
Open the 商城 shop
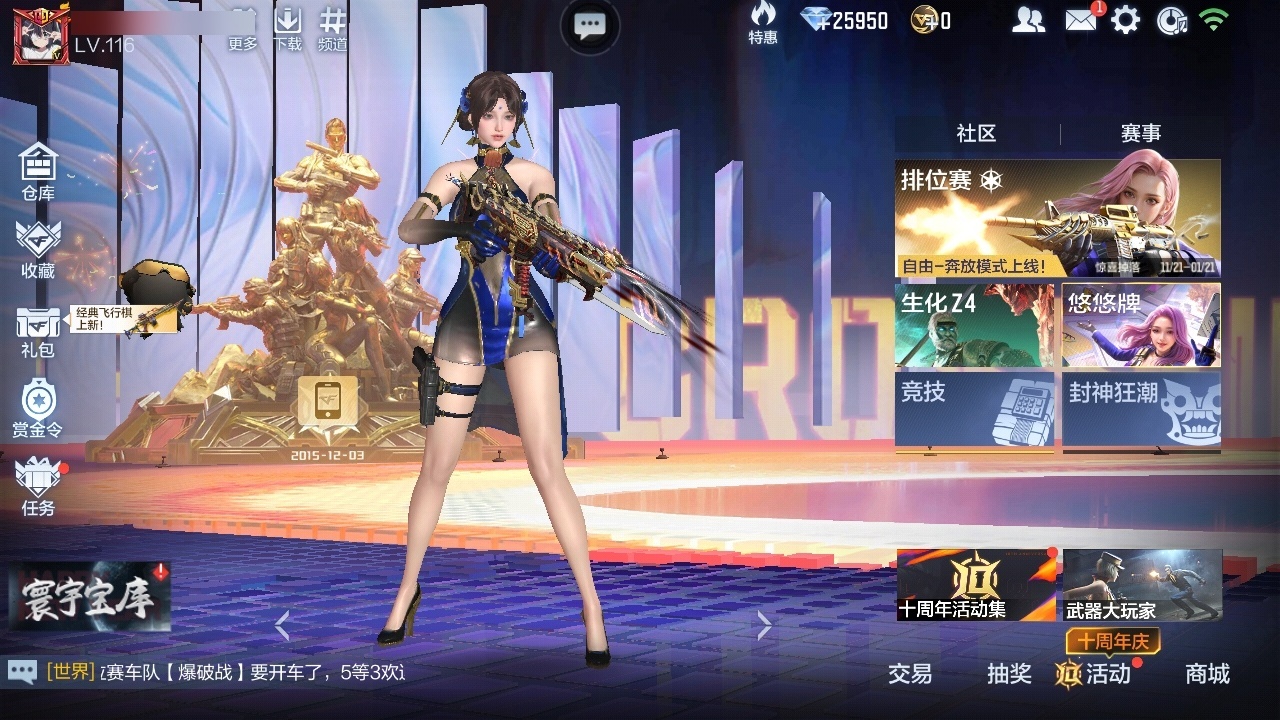1207,674
